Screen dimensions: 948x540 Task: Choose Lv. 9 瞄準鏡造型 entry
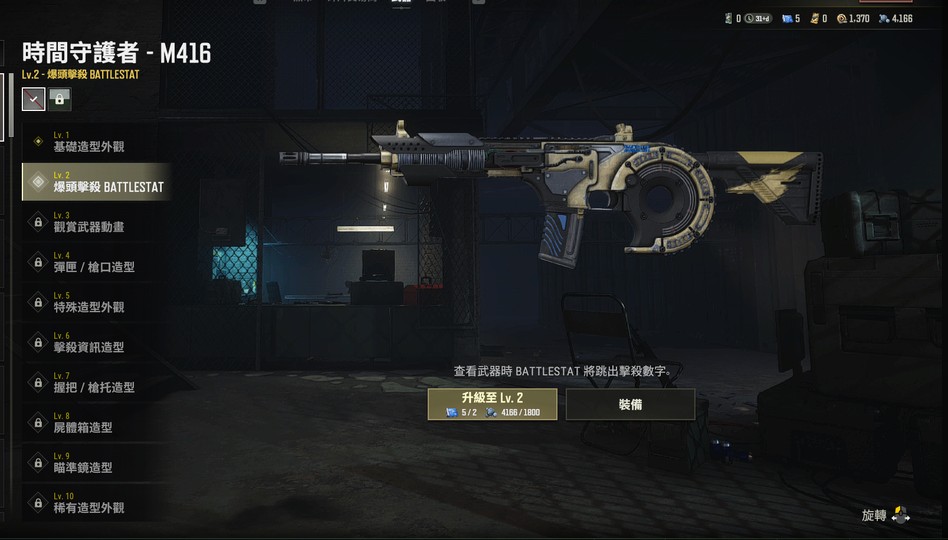[x=95, y=462]
